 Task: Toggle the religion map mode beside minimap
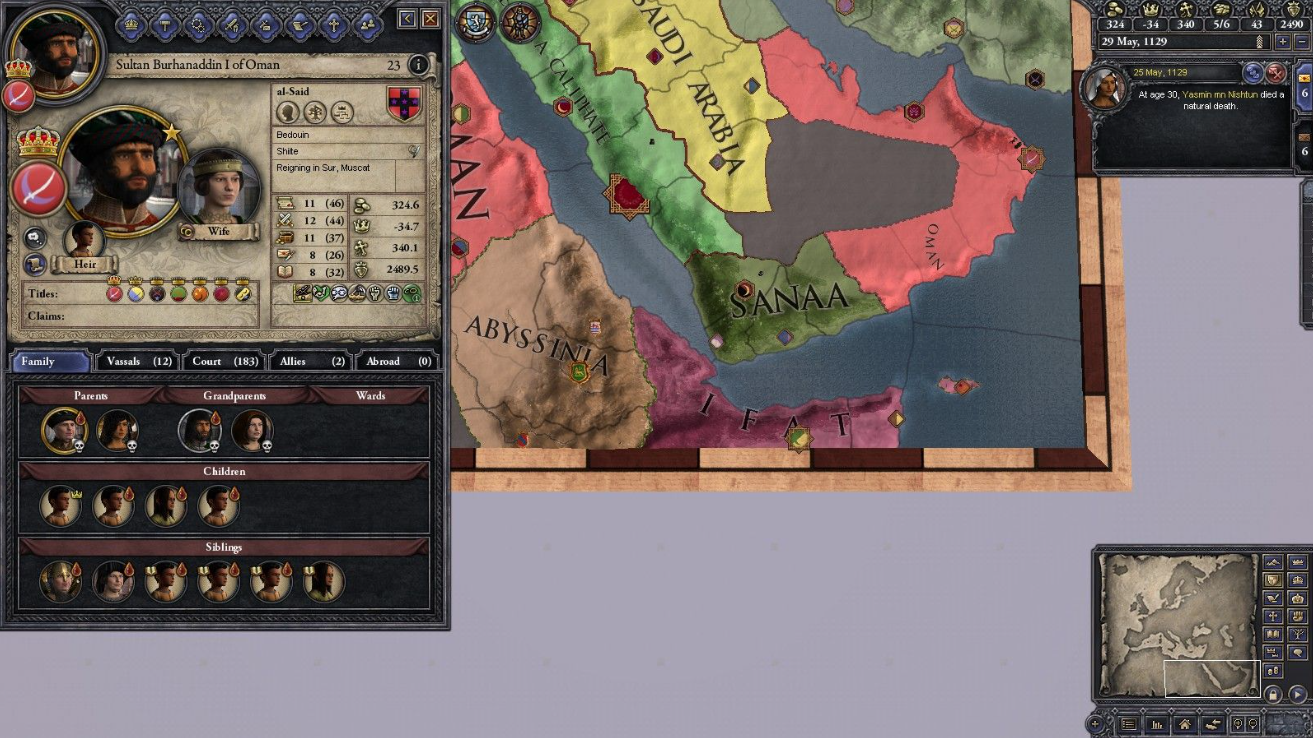(1272, 616)
